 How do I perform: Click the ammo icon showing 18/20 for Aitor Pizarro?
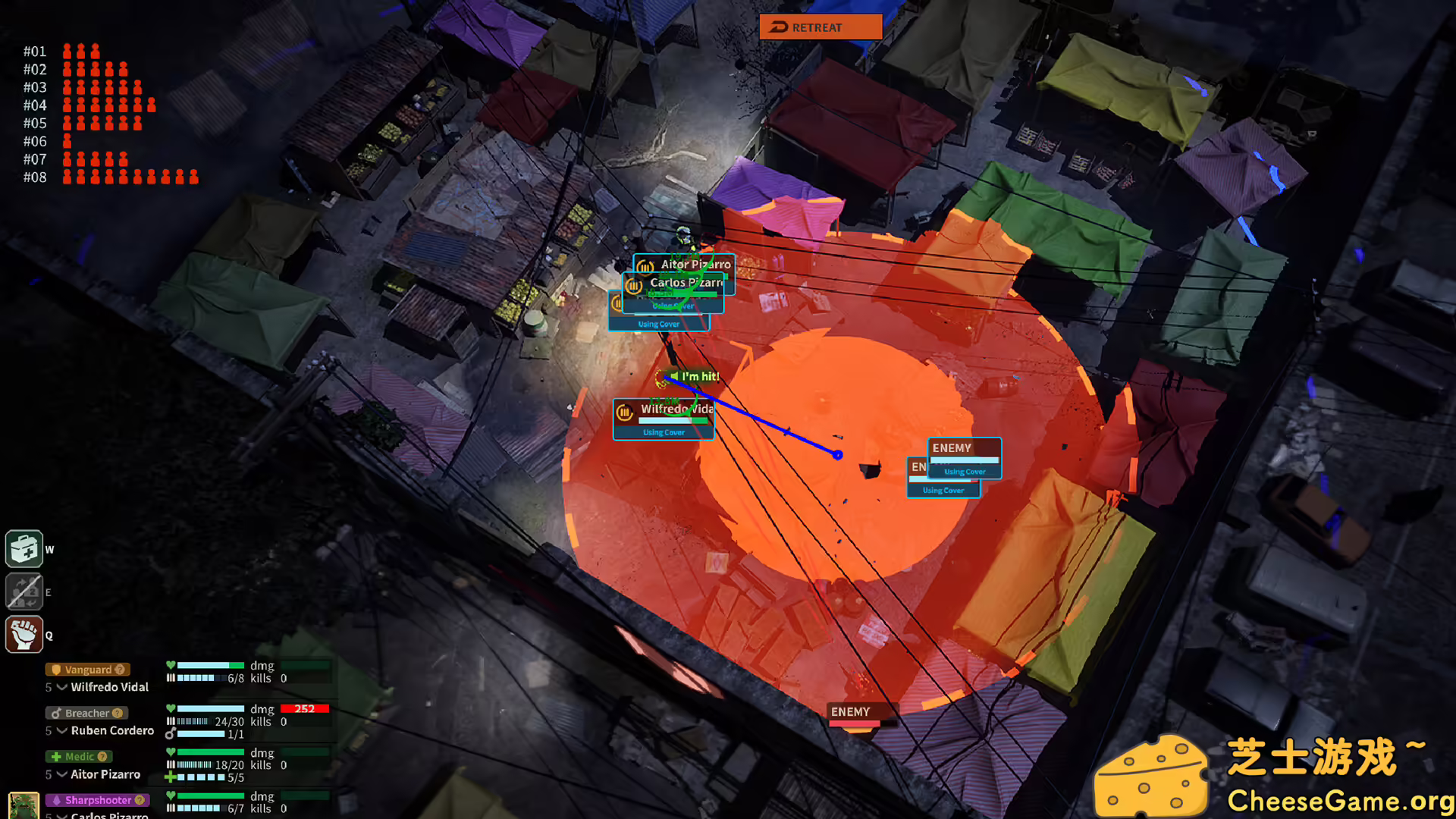pos(173,765)
